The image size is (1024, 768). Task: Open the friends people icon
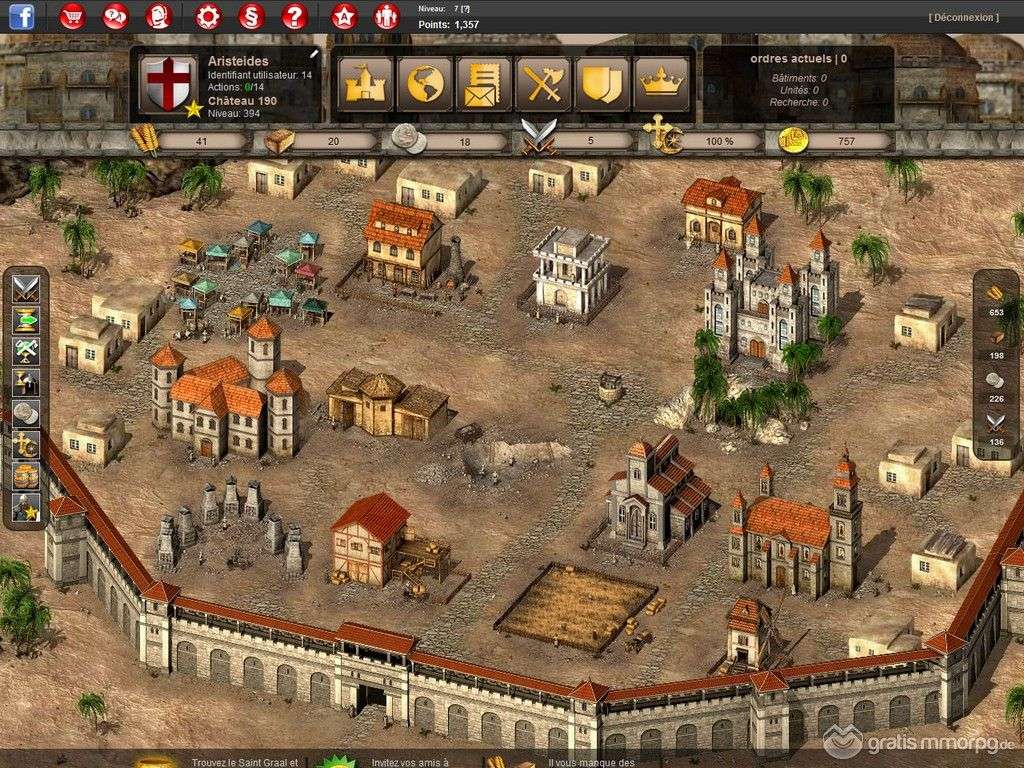(386, 16)
